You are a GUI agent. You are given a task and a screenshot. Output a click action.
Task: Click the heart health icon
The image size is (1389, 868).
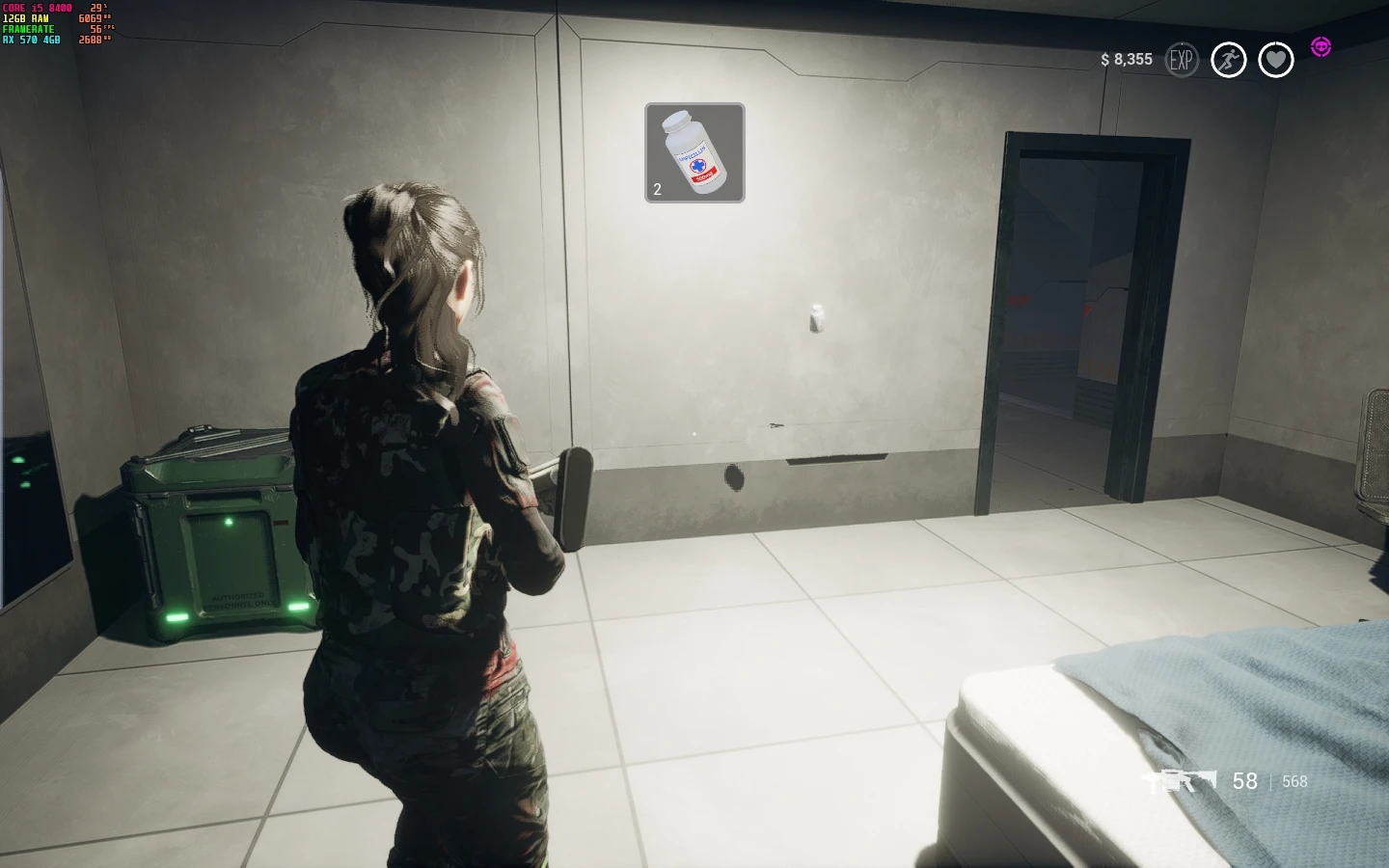pos(1275,60)
